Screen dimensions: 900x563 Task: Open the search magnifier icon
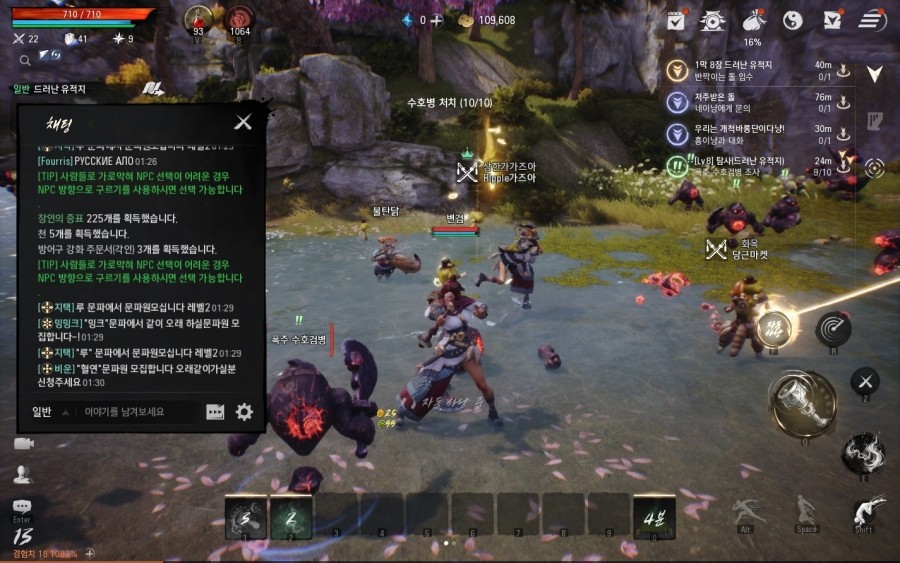[25, 60]
